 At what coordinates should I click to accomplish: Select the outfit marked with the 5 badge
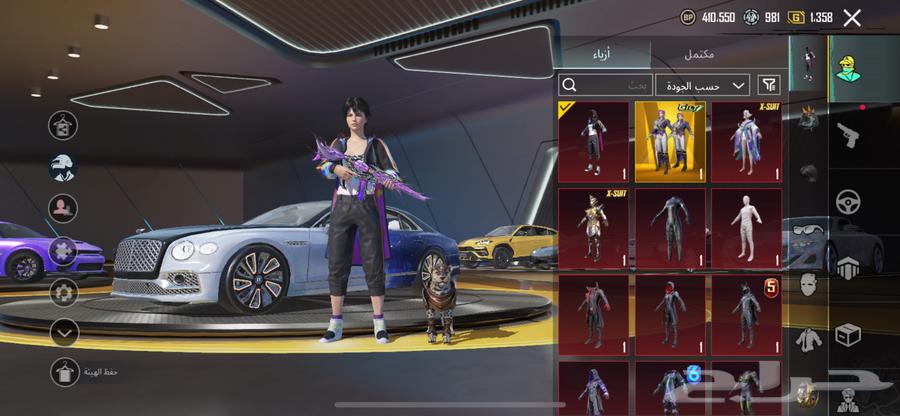click(x=746, y=311)
